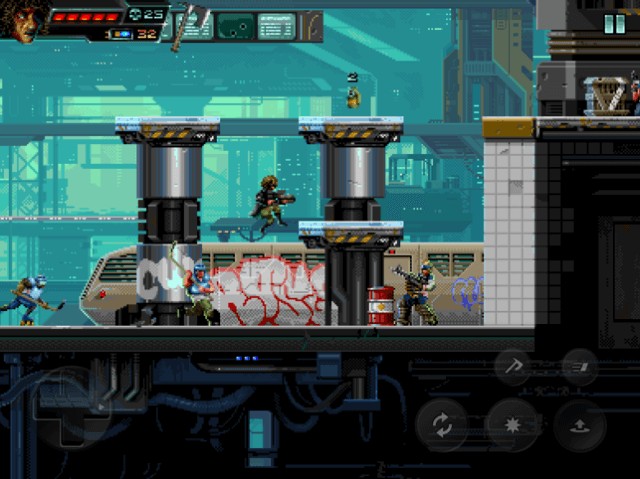640x479 pixels.
Task: Activate the dash arrow touch button
Action: click(512, 367)
